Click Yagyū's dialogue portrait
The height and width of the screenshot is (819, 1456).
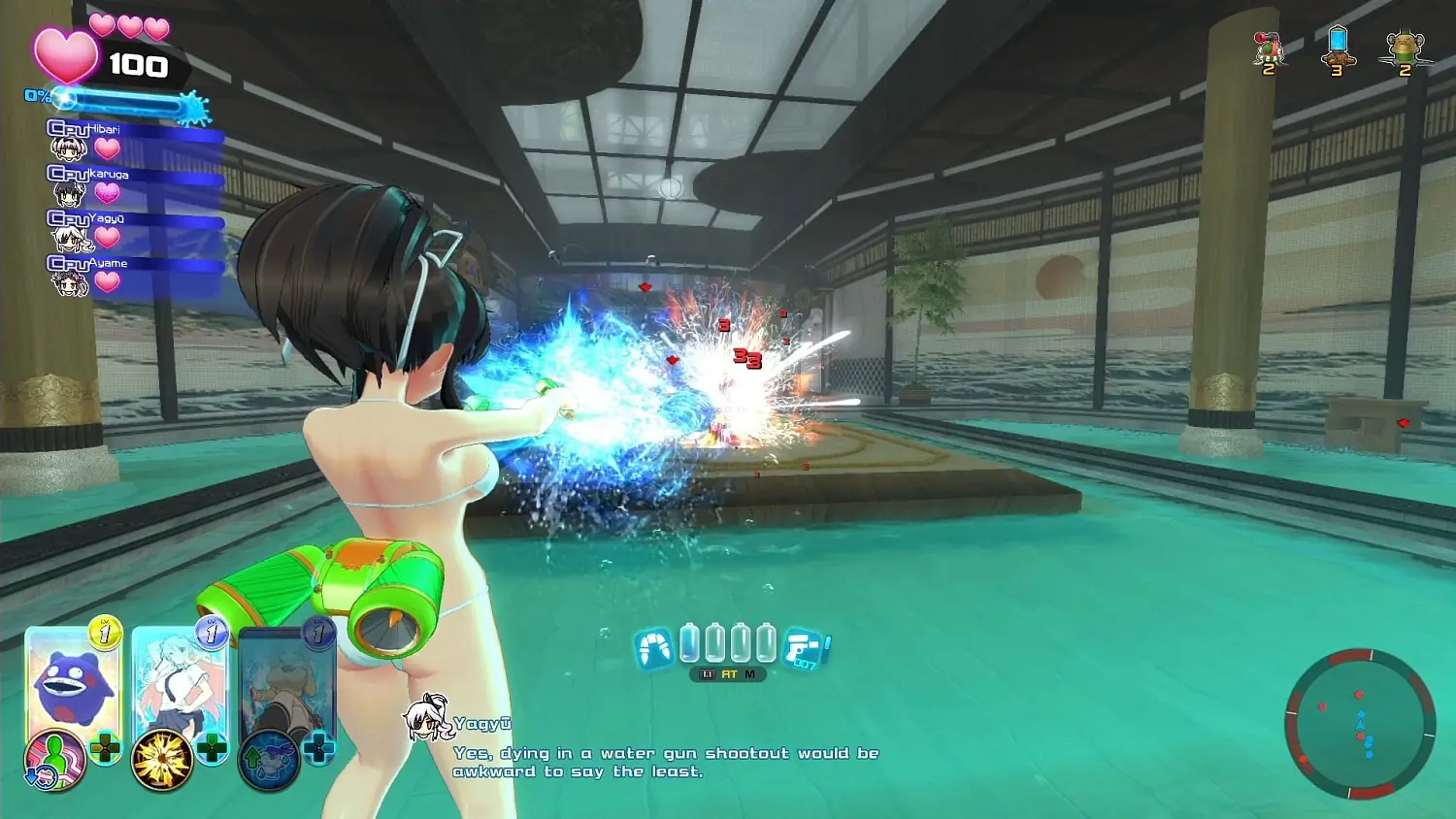(427, 723)
